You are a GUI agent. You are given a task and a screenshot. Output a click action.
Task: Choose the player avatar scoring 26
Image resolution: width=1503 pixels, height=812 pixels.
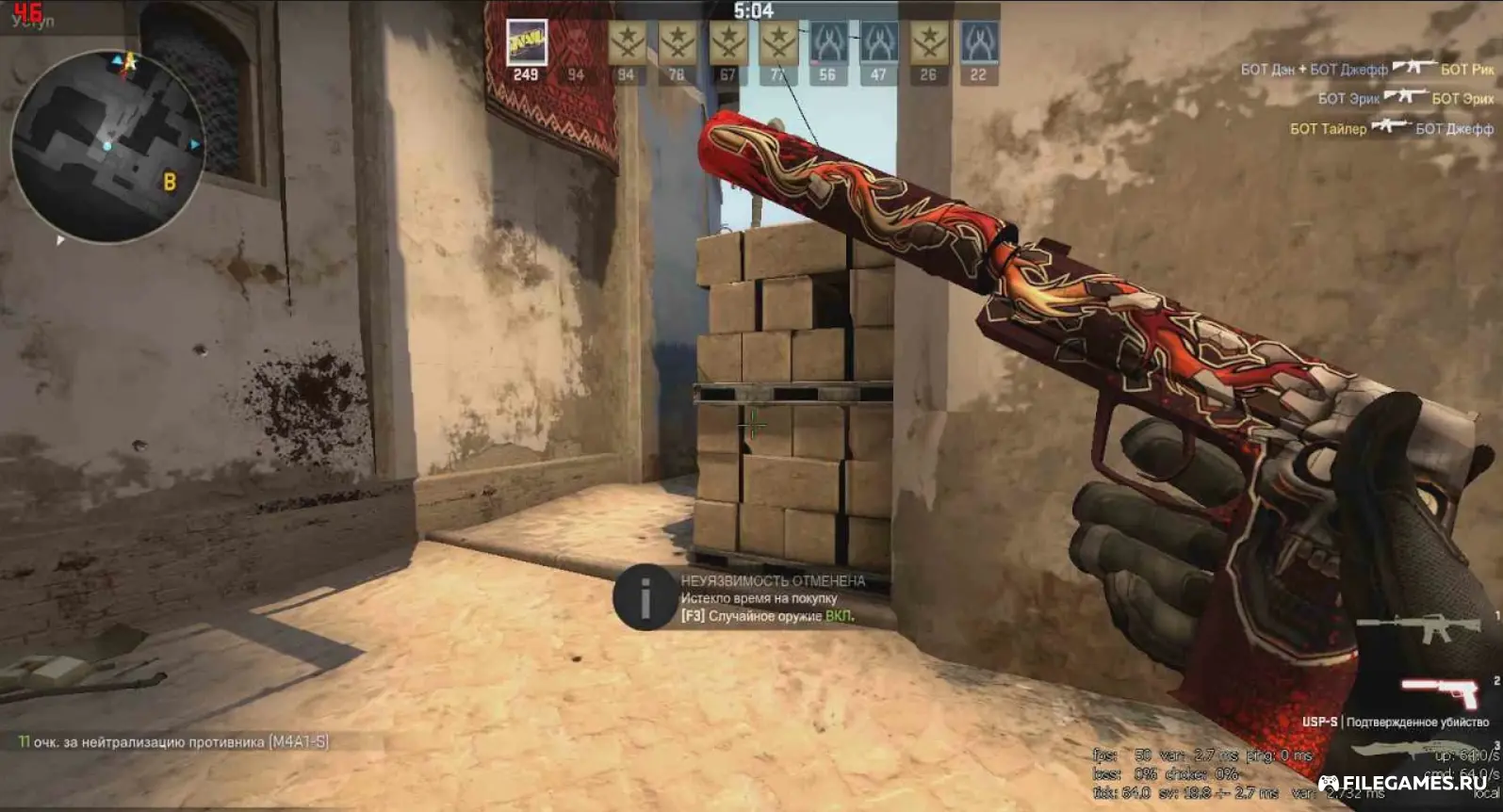(x=928, y=43)
